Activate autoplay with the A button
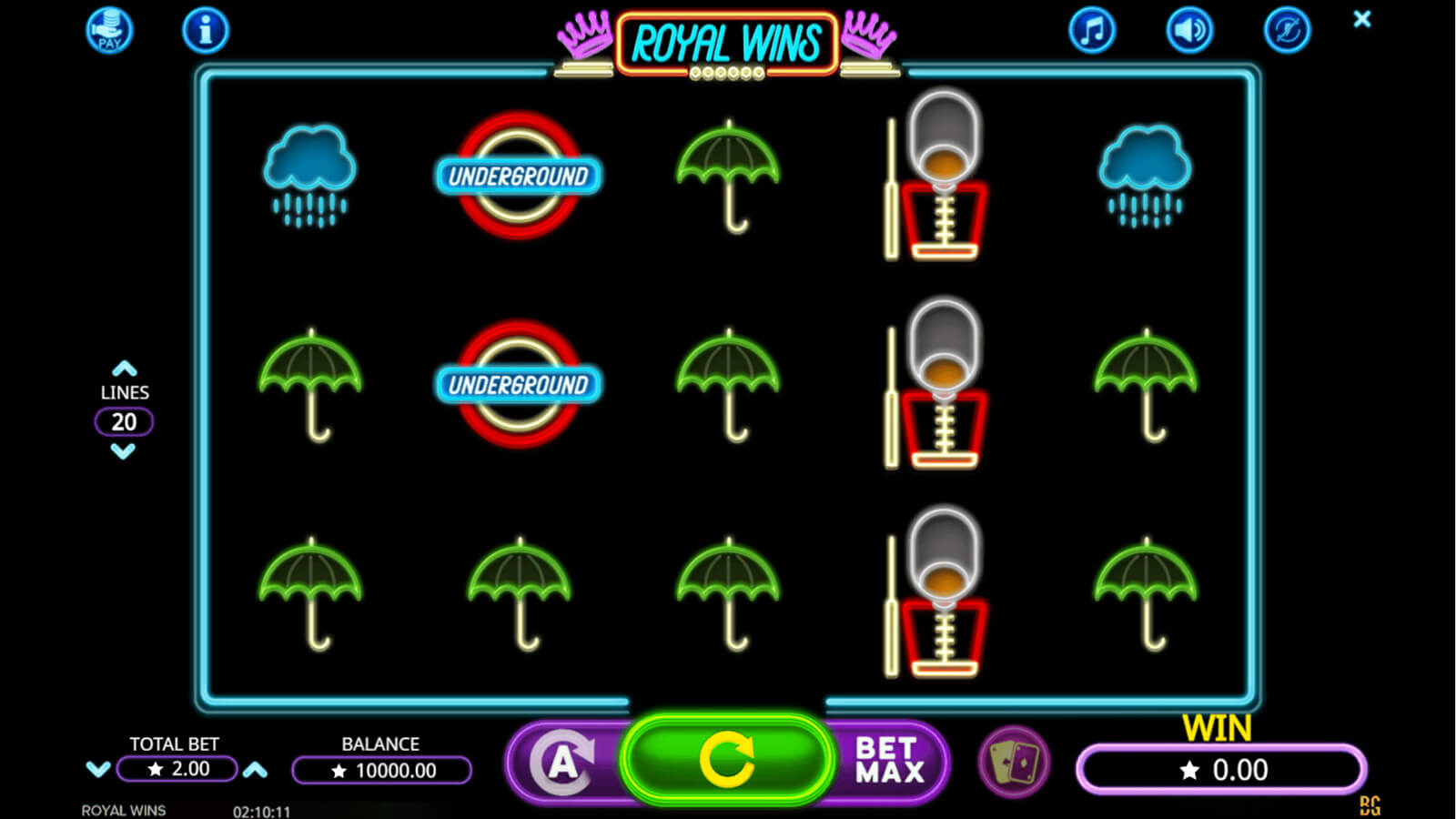Image resolution: width=1456 pixels, height=819 pixels. (x=564, y=763)
